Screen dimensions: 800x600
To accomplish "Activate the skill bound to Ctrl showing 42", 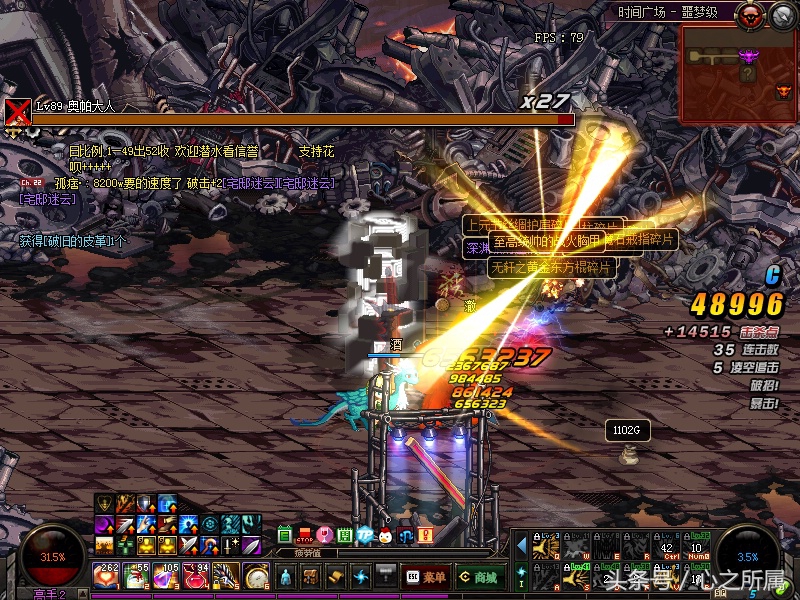I will 667,545.
